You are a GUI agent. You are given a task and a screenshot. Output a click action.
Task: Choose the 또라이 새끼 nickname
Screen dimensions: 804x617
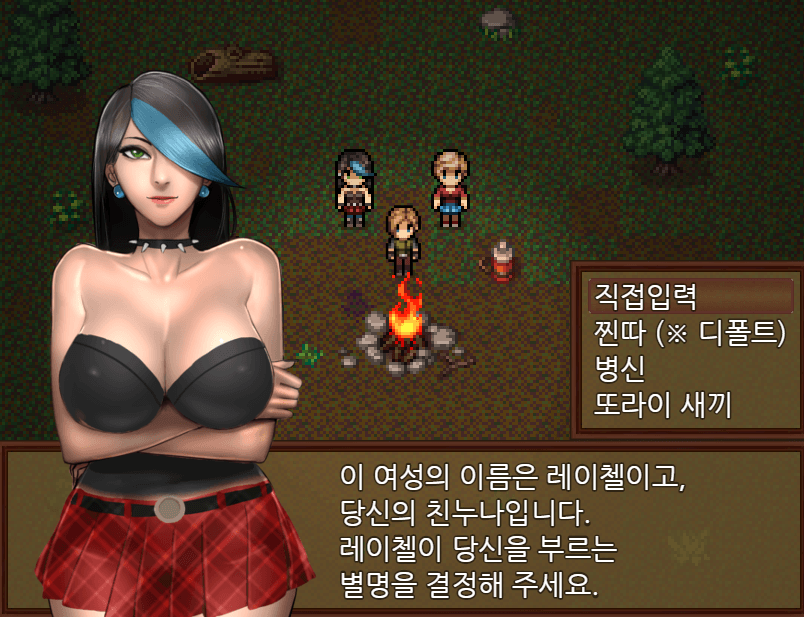point(663,405)
